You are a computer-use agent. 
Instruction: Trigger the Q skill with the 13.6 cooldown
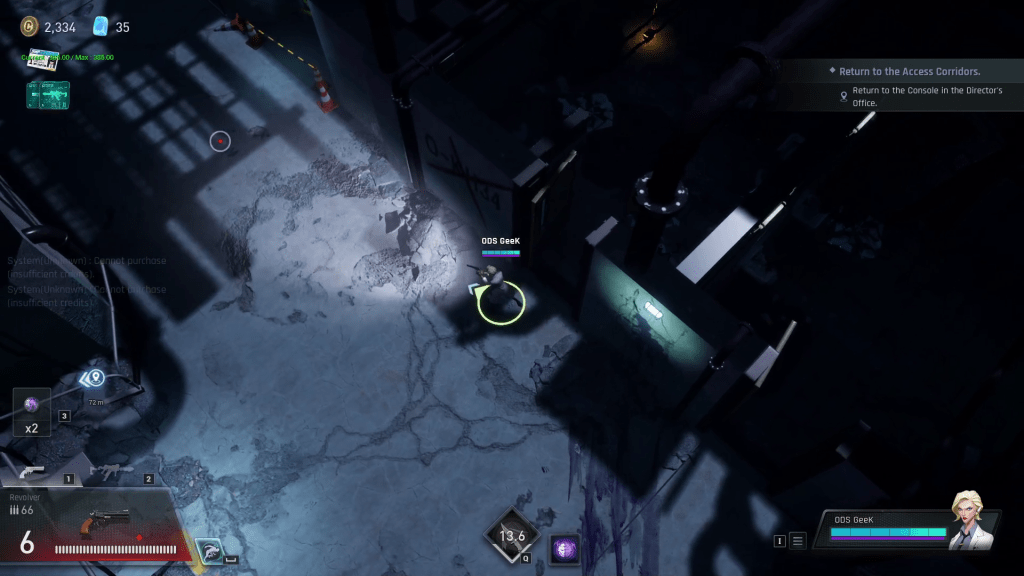click(511, 535)
